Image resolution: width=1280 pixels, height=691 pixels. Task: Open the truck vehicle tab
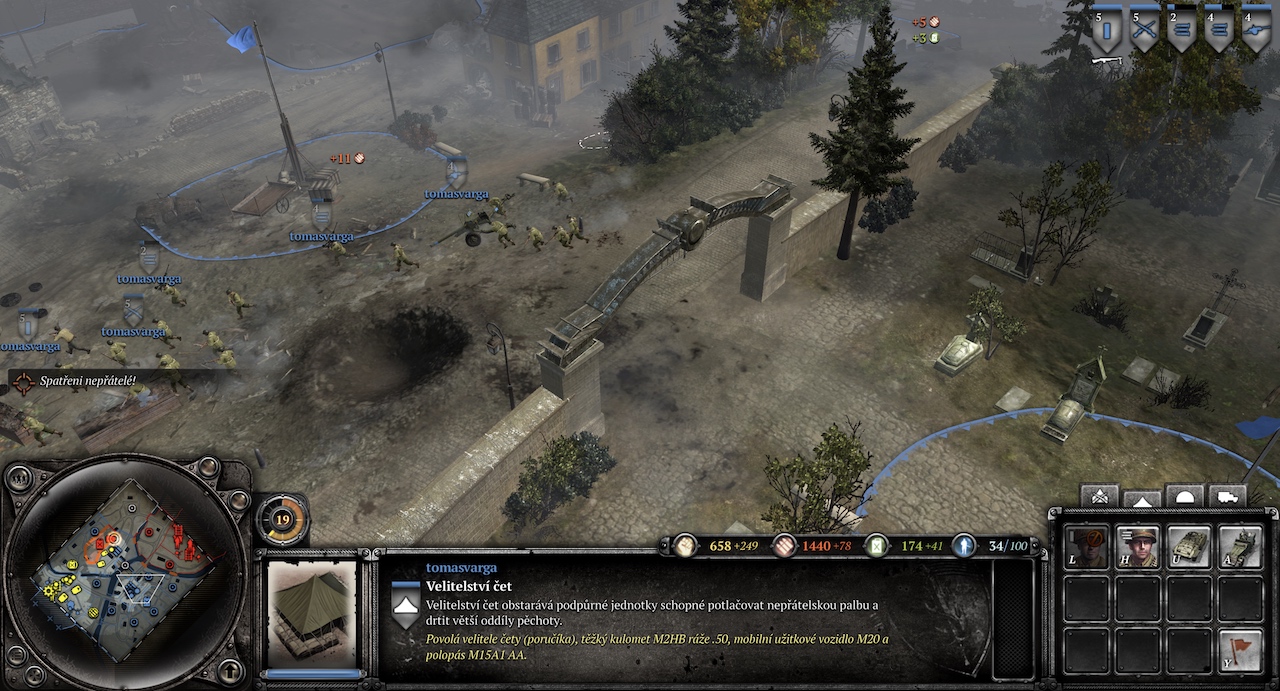coord(1227,497)
